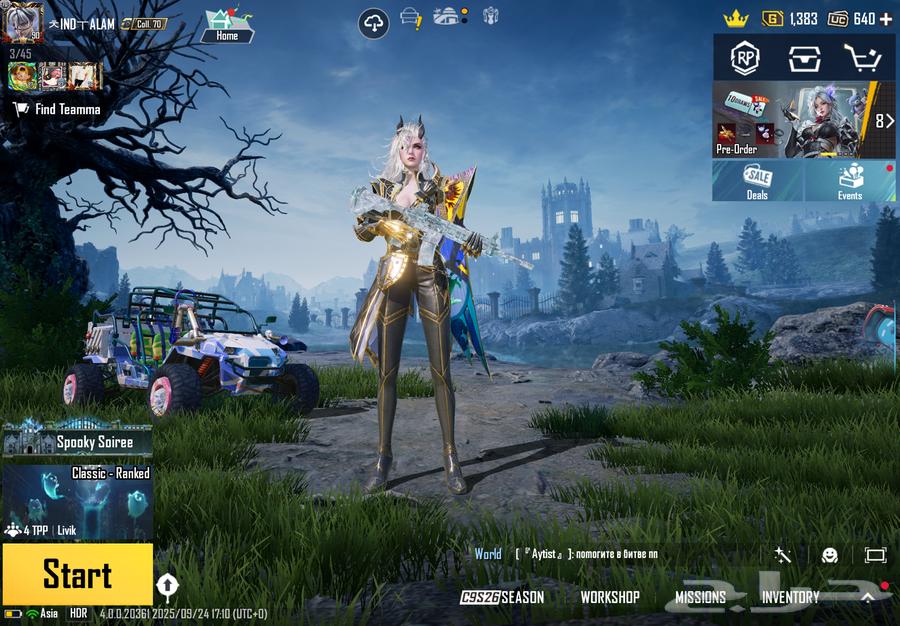This screenshot has height=626, width=900.
Task: Open the Royale Pass RP menu
Action: (745, 59)
